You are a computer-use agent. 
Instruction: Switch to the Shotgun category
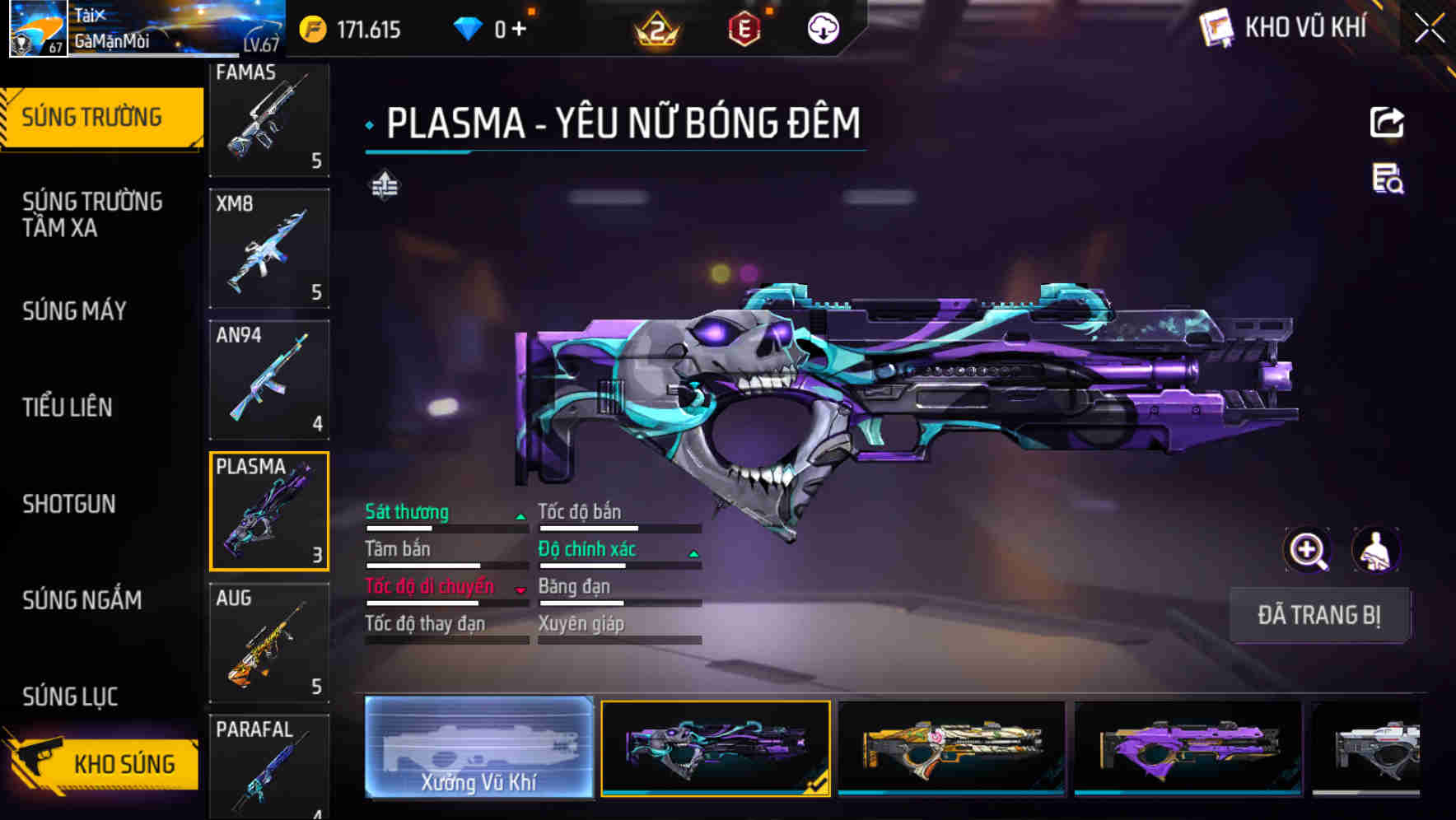(69, 504)
